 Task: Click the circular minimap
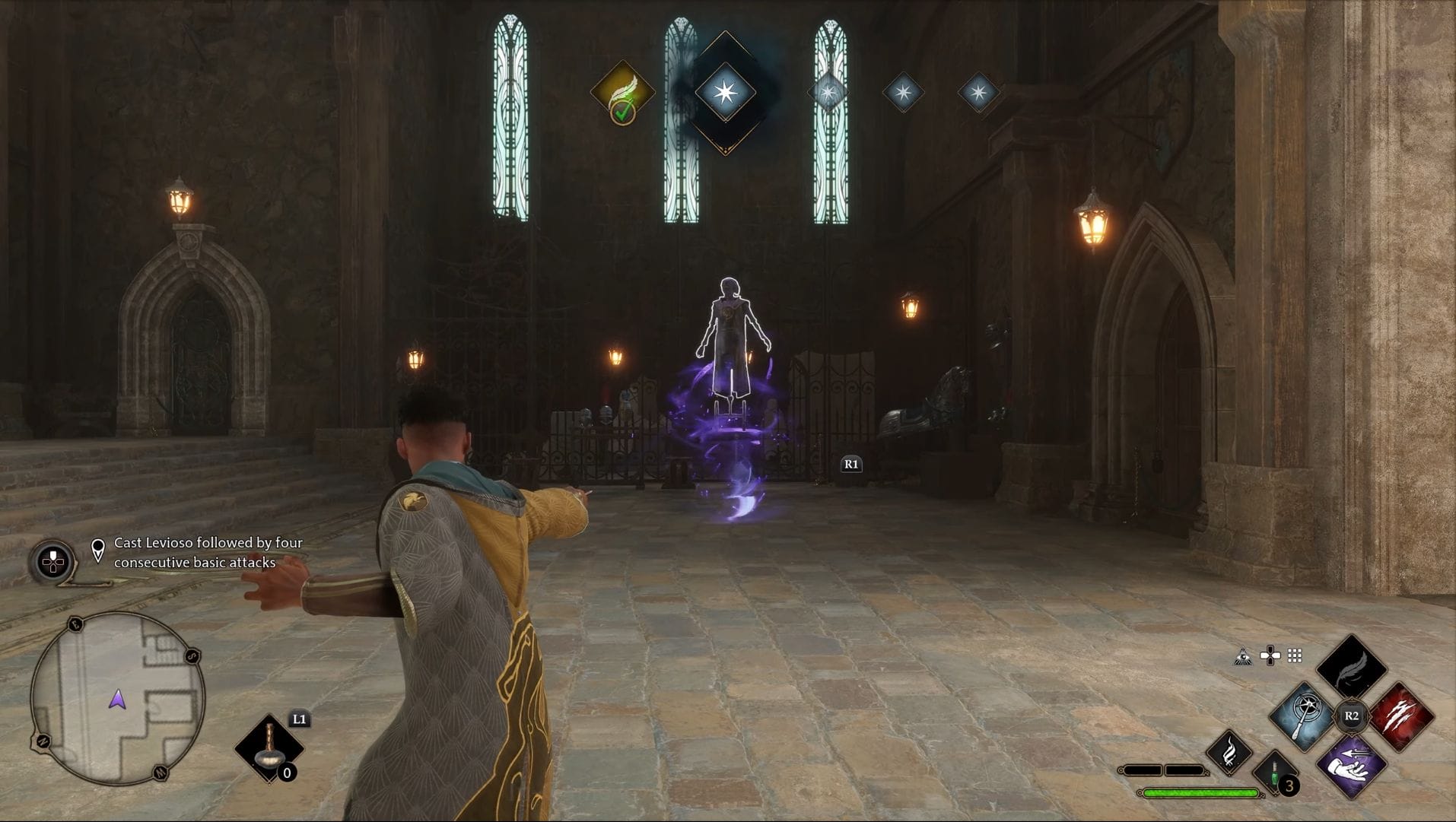(118, 698)
